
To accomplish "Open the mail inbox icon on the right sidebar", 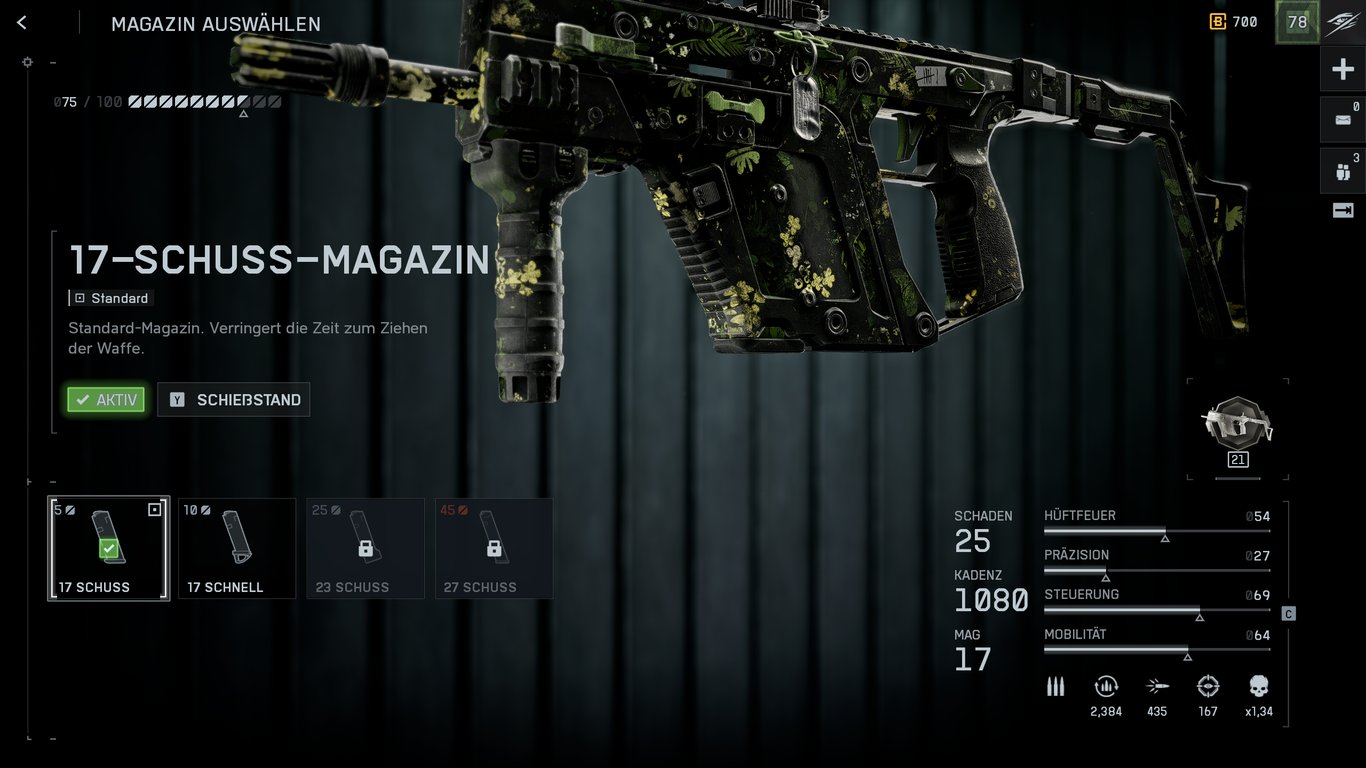I will [x=1342, y=118].
